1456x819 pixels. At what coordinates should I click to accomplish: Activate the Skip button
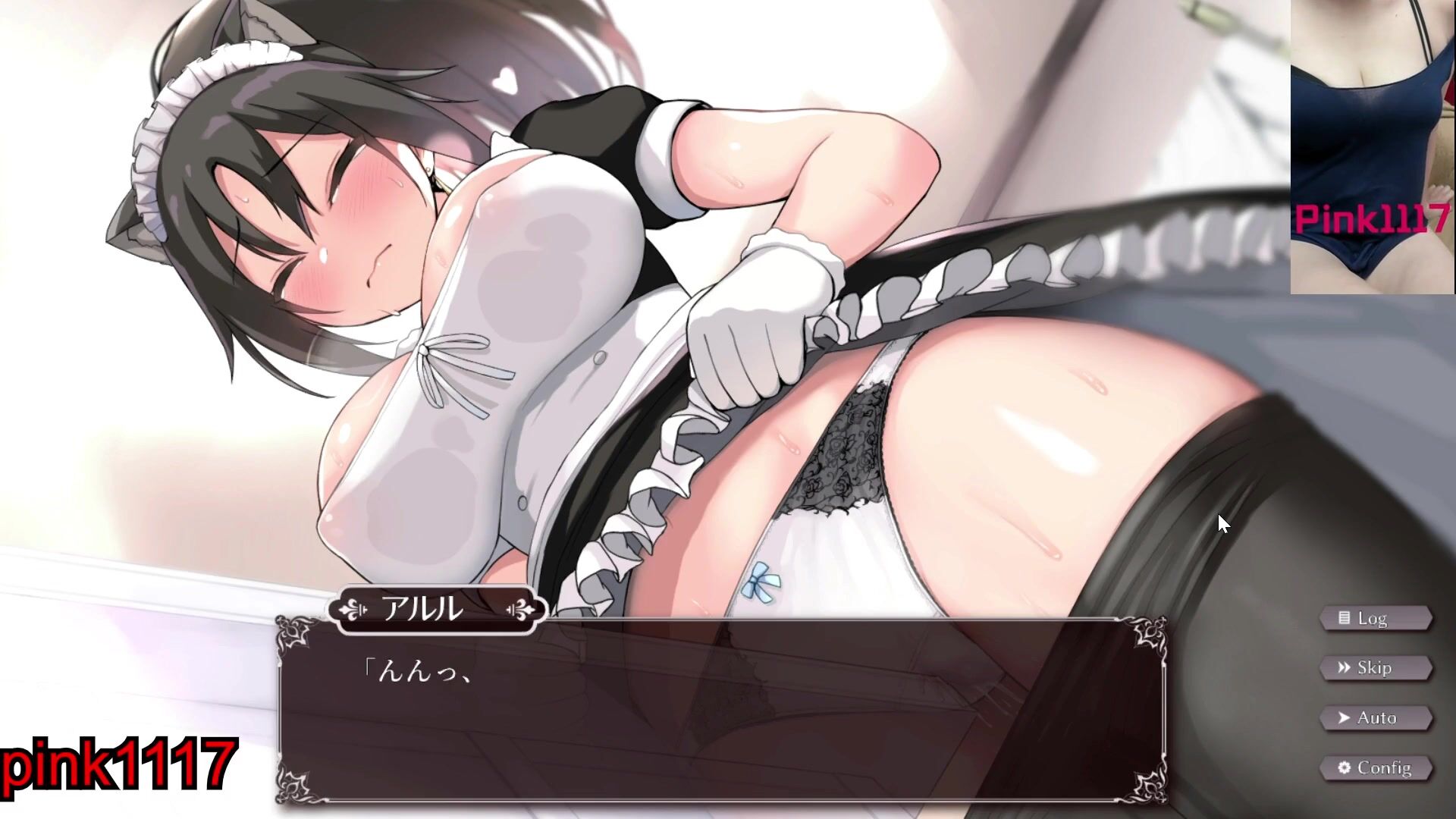(x=1375, y=668)
